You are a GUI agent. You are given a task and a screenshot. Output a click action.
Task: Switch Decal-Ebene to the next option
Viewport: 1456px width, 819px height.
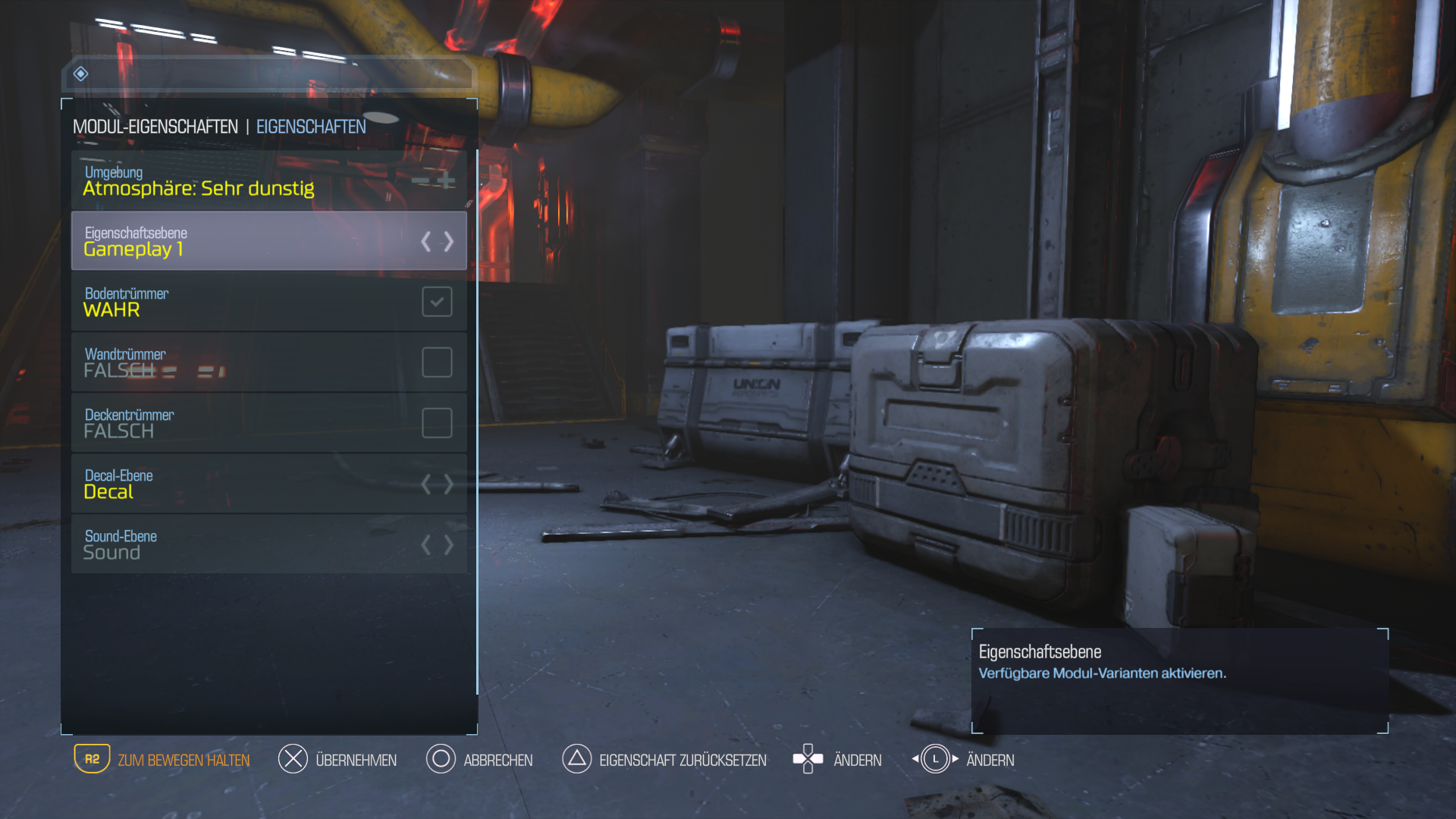click(449, 484)
